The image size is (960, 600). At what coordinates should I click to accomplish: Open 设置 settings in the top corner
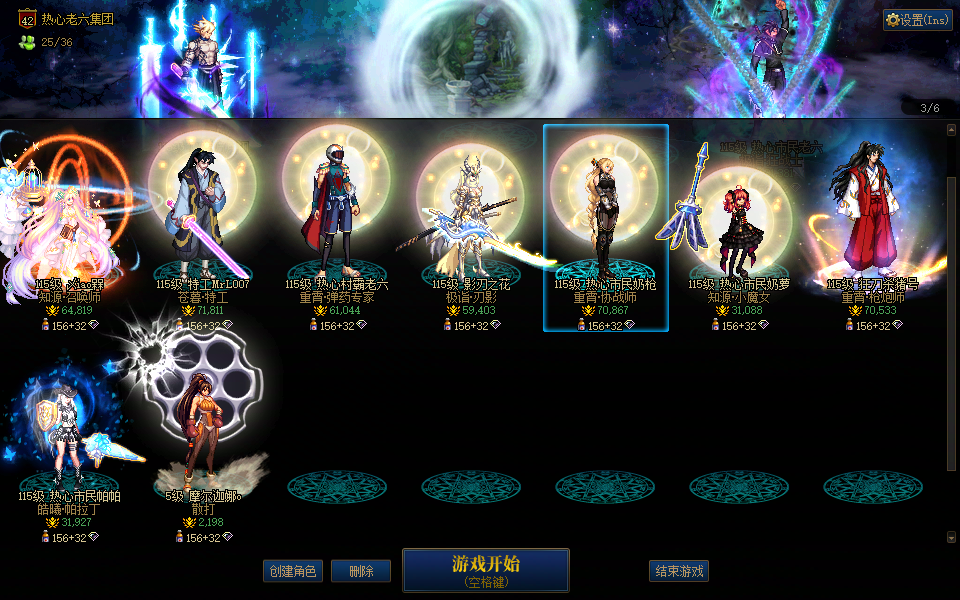917,20
